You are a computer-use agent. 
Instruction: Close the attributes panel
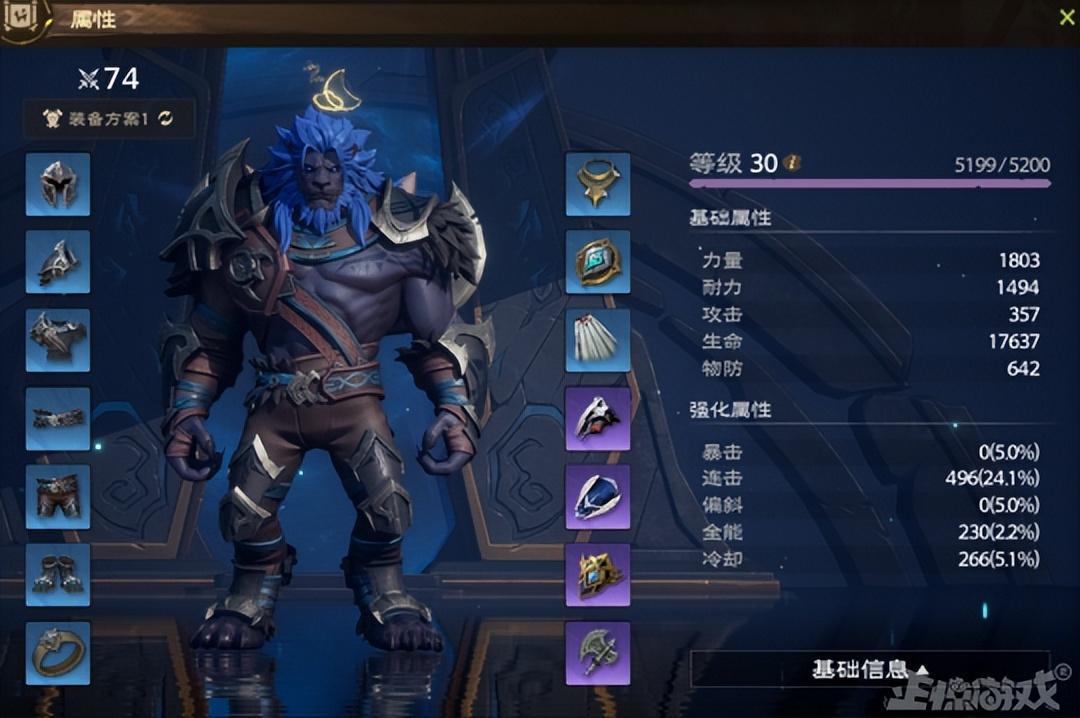pos(1066,17)
